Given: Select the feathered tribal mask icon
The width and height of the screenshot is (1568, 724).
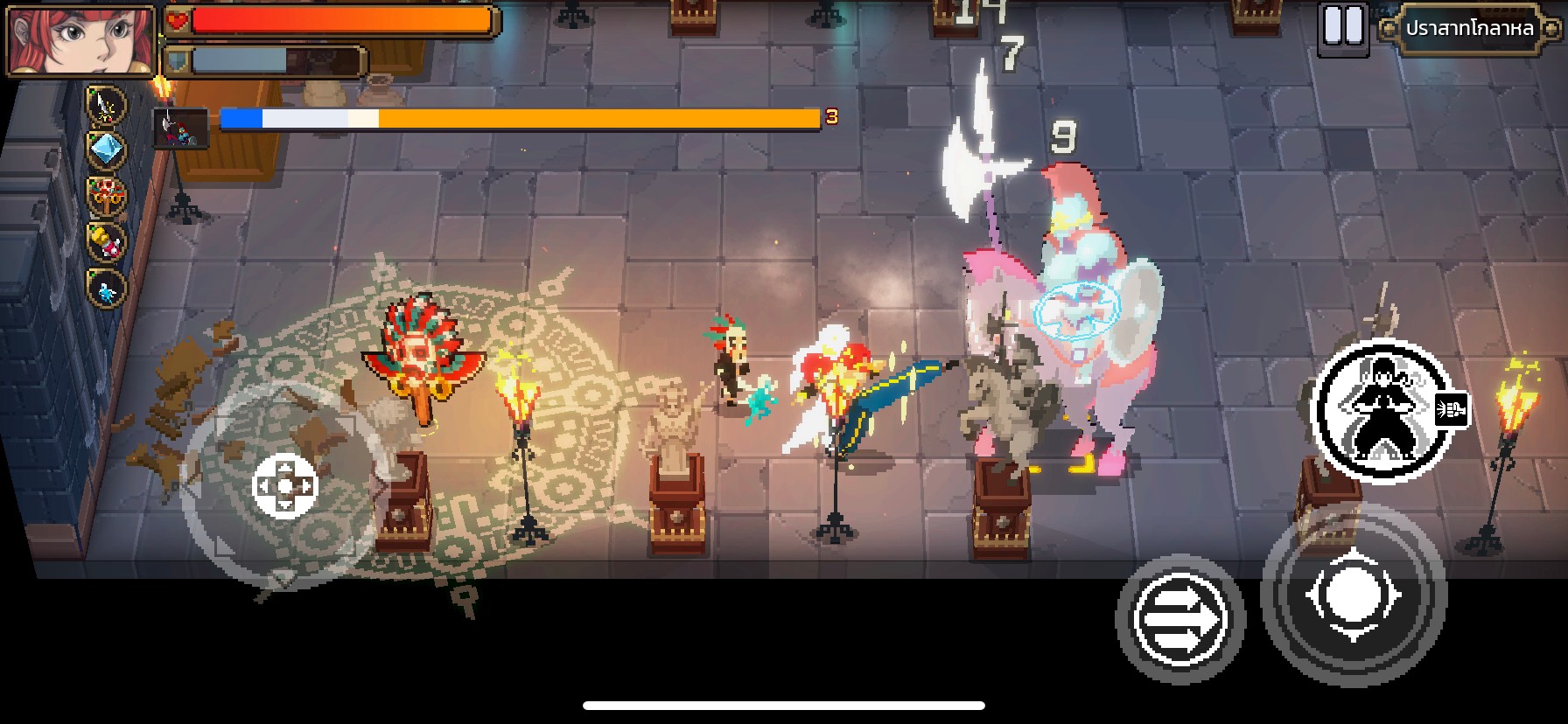Looking at the screenshot, I should [107, 196].
